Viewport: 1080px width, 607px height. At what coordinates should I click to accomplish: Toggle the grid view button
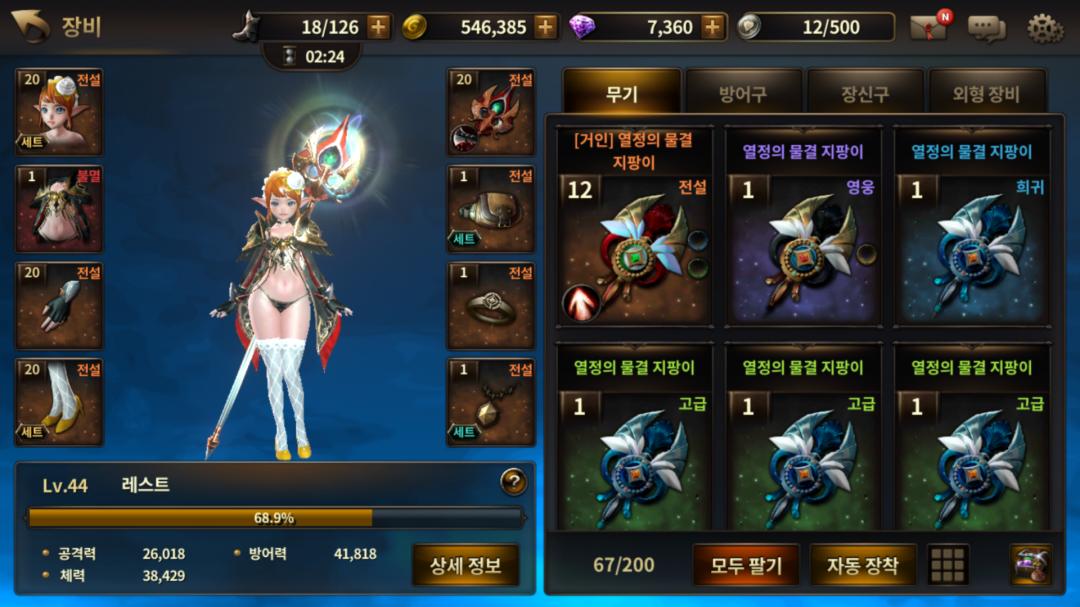click(948, 565)
